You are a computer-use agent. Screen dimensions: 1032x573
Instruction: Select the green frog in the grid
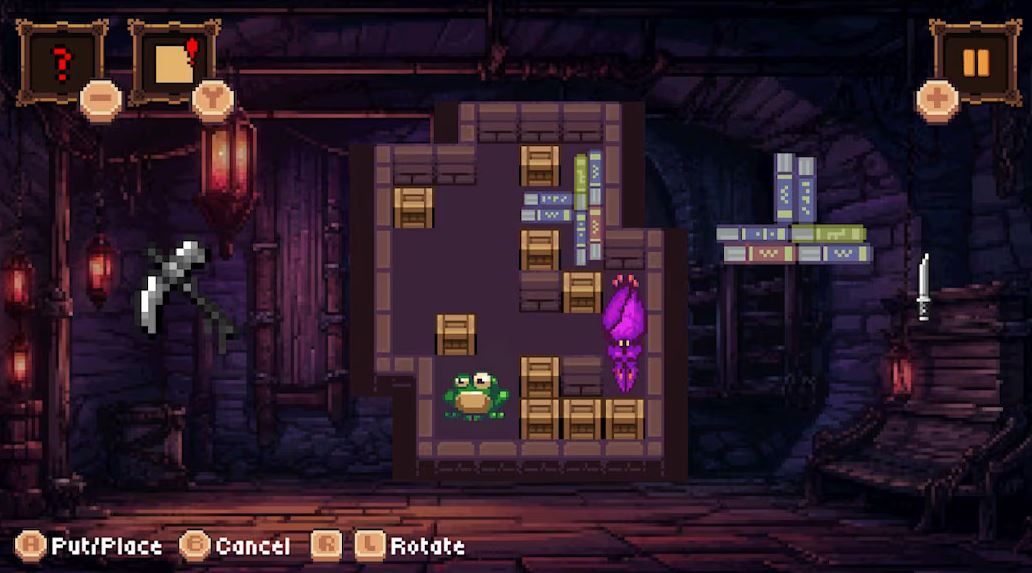477,396
